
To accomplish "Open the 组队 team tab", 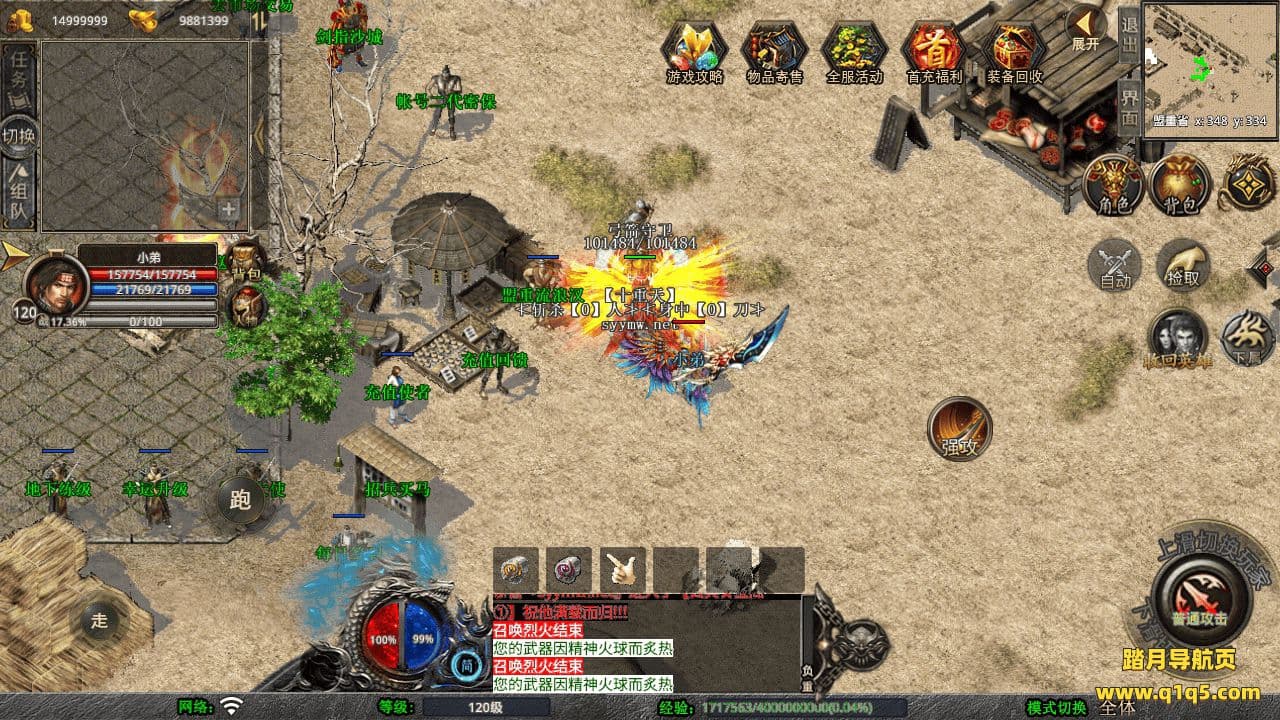I will [19, 196].
